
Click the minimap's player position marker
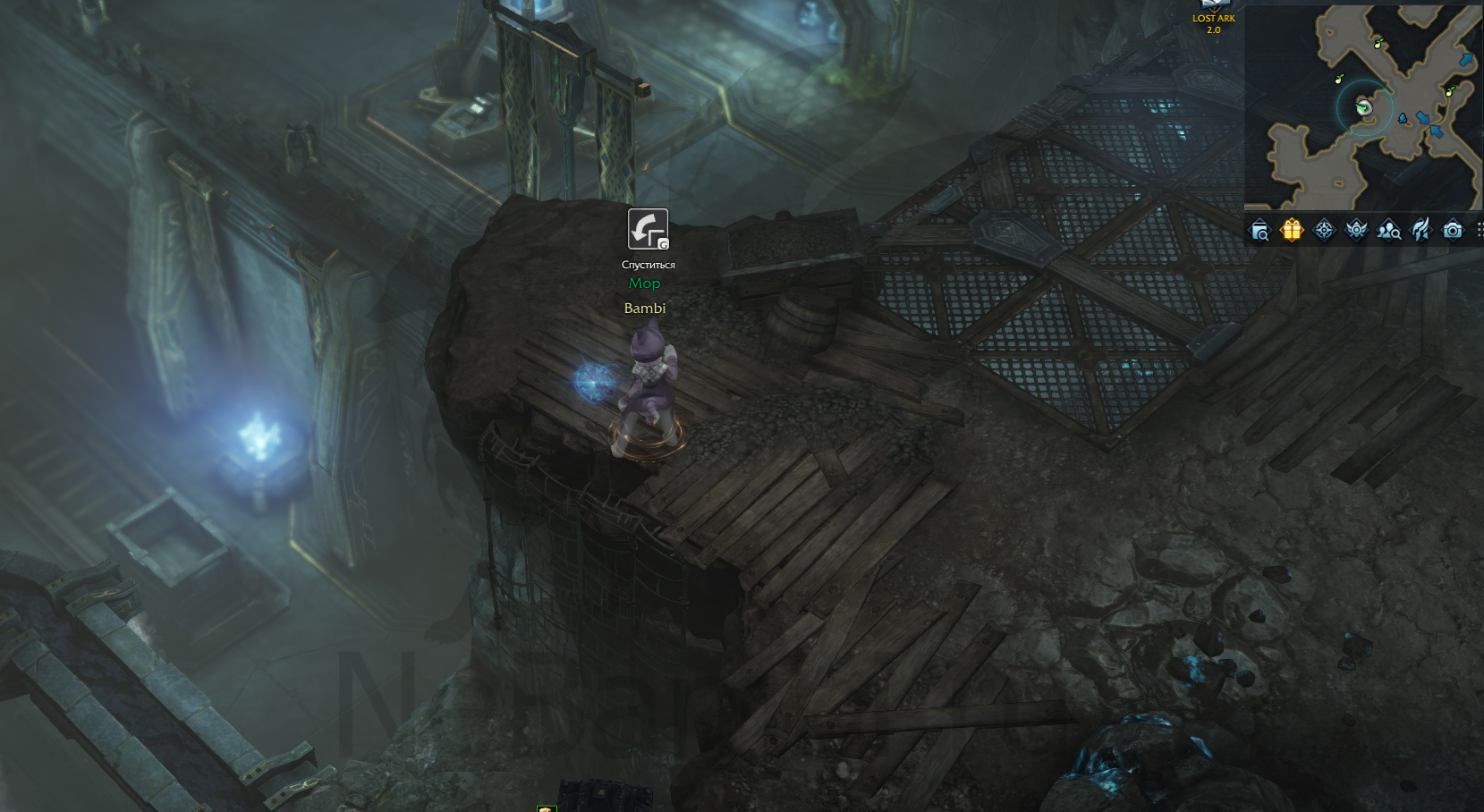point(1364,108)
